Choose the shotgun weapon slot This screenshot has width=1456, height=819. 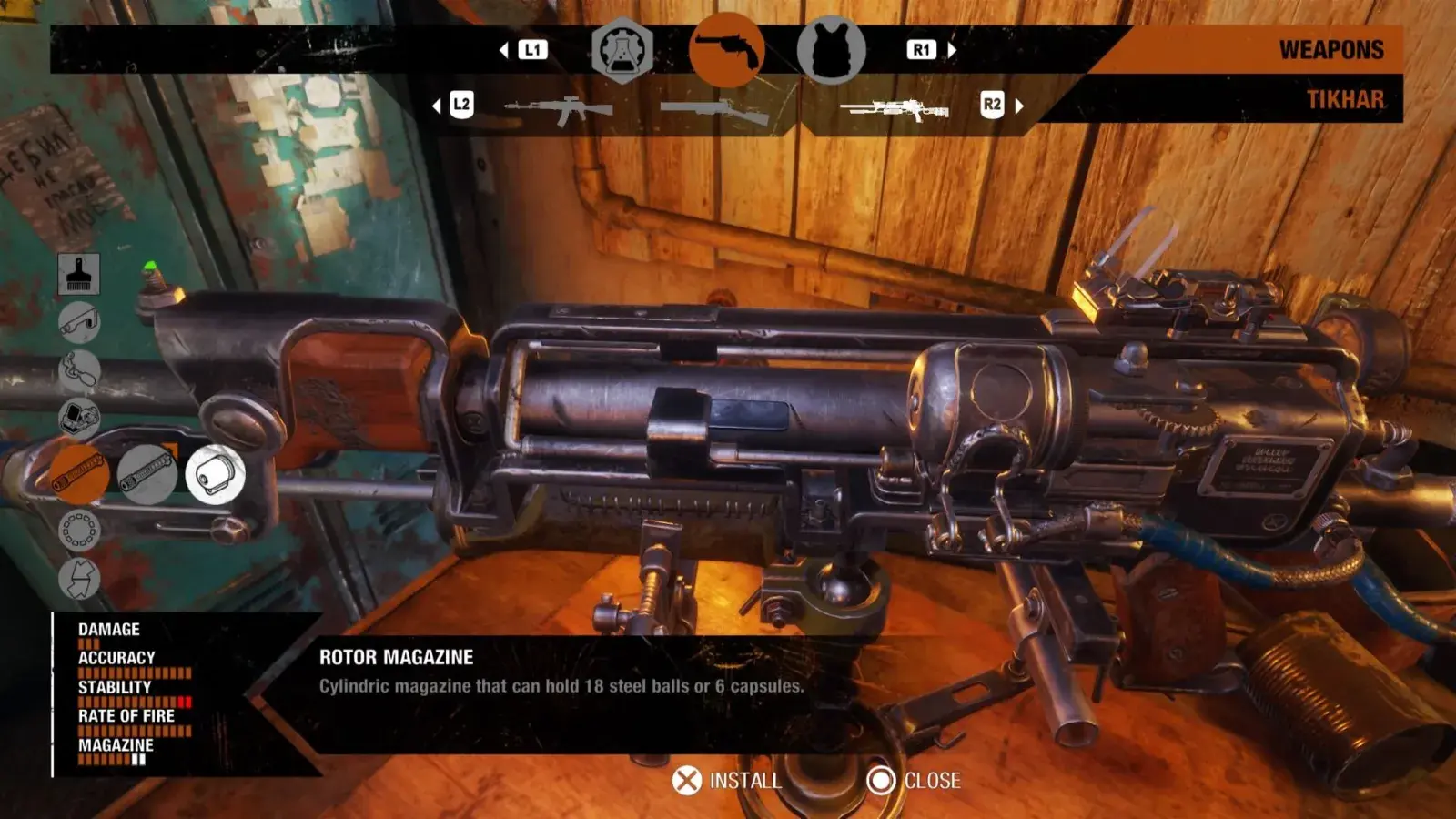pos(715,112)
